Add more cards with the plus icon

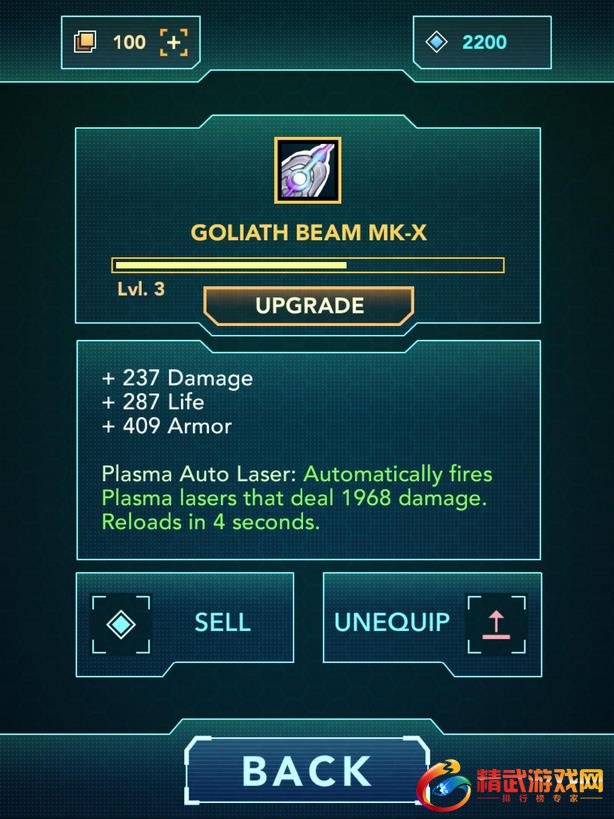point(174,42)
